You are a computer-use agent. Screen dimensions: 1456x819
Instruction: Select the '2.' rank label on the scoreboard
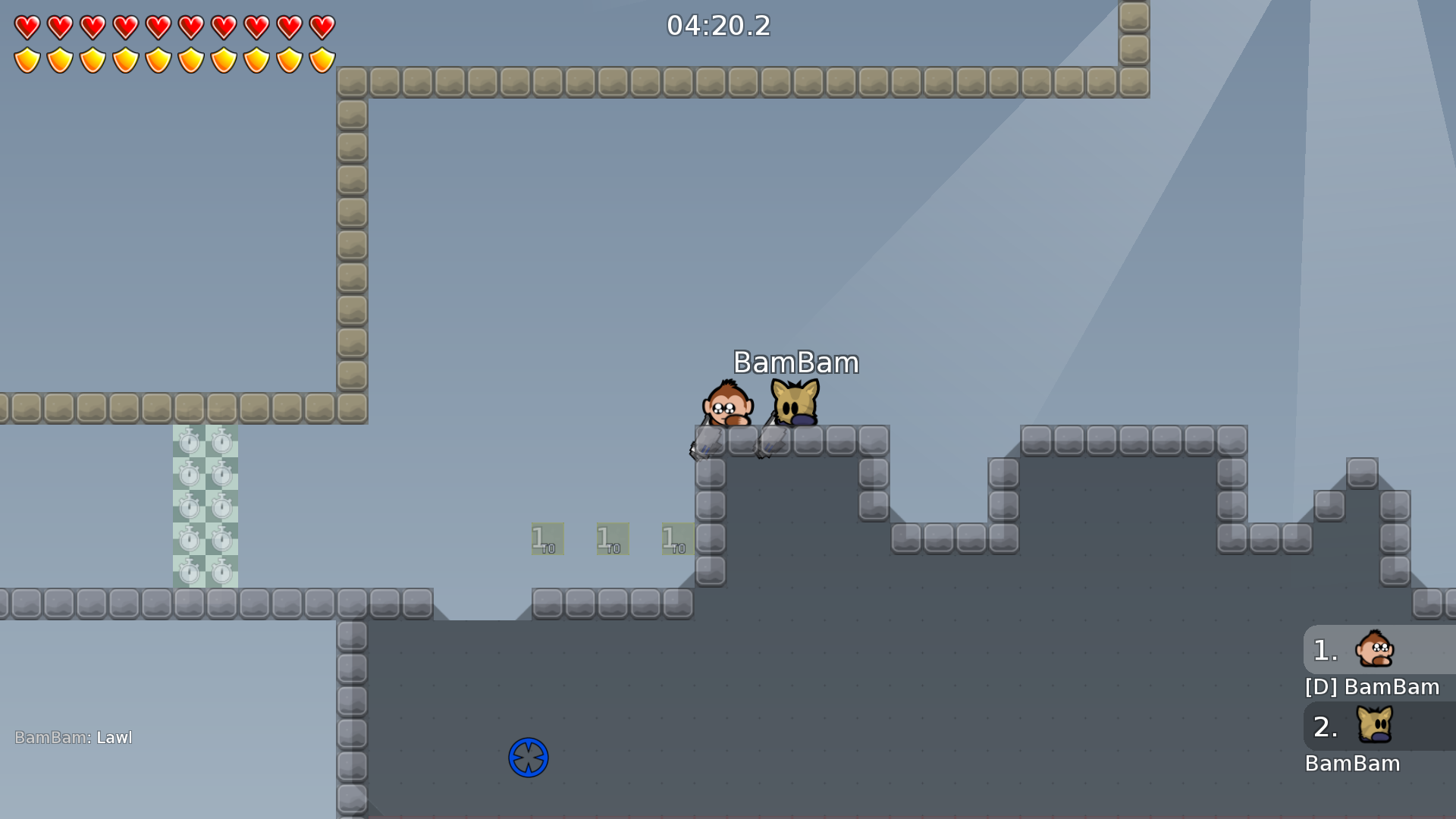pyautogui.click(x=1326, y=726)
